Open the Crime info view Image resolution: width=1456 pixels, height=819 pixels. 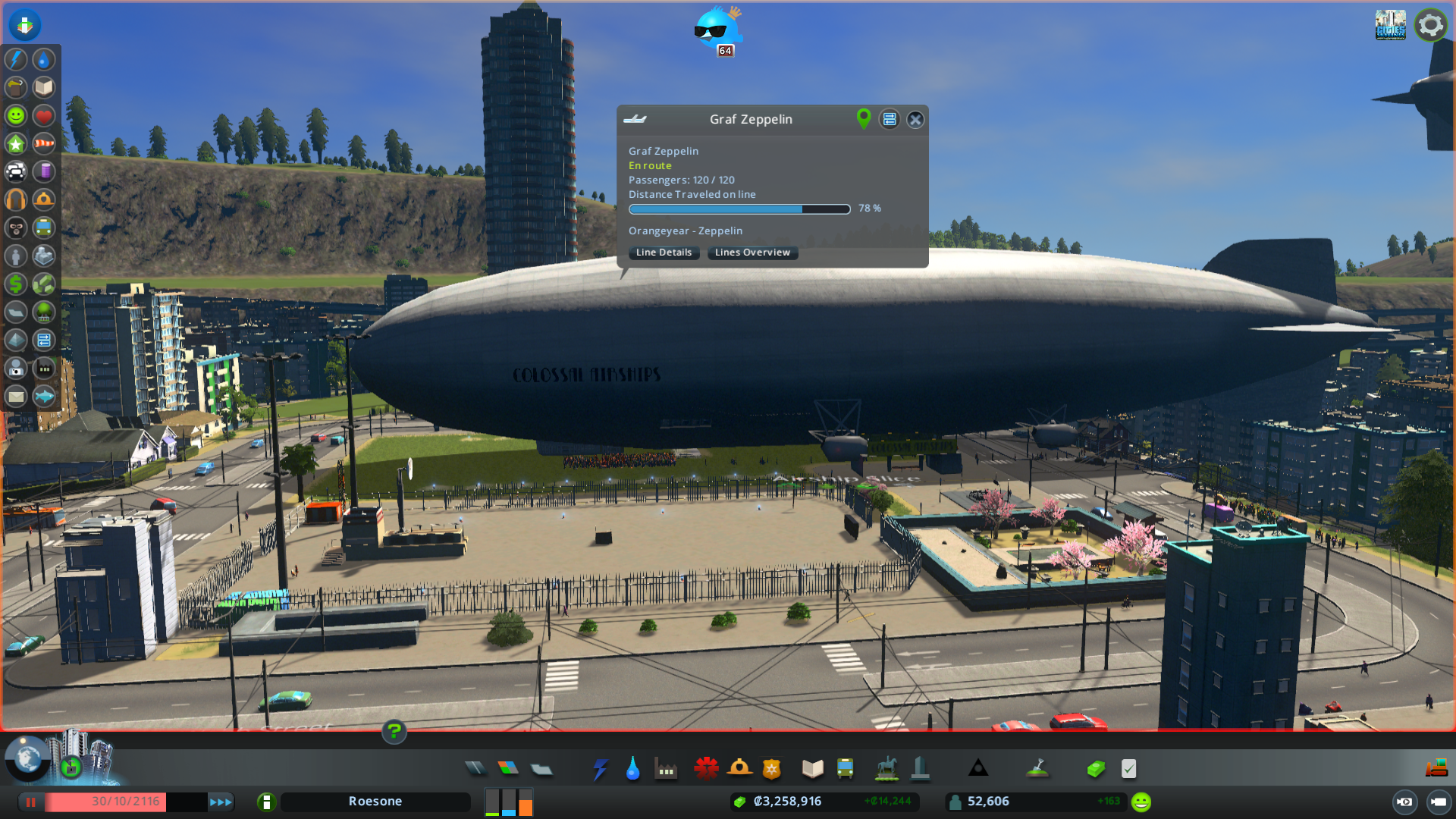pyautogui.click(x=15, y=227)
